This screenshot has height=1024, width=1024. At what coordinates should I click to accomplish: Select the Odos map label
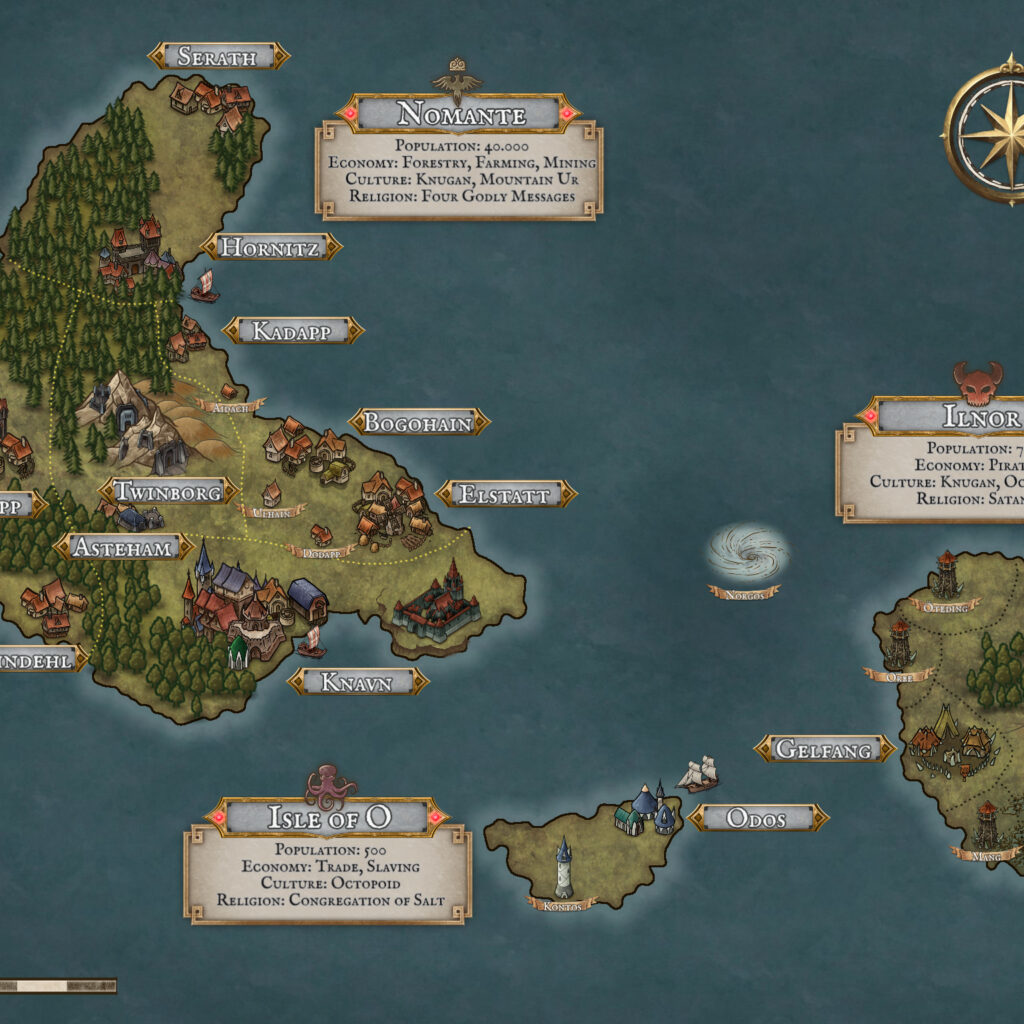(x=758, y=818)
